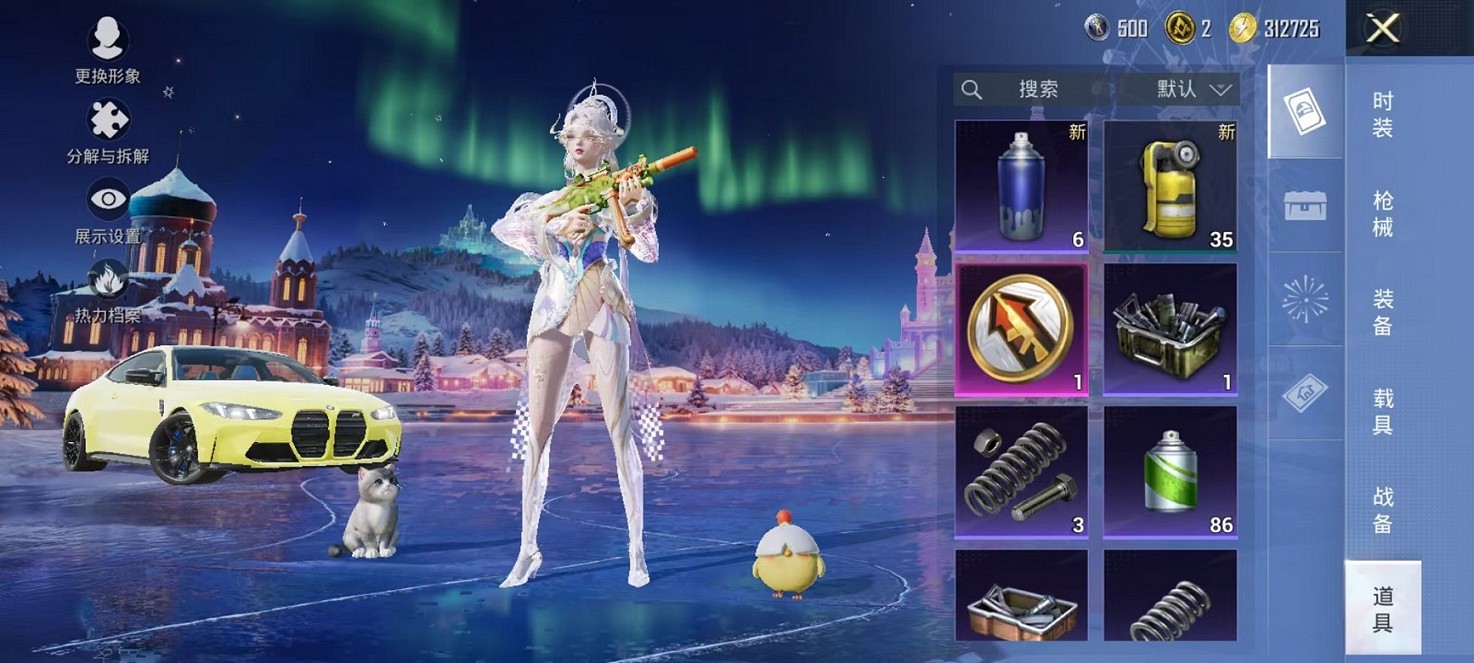Open 分解与拆解 dismantle menu

108,132
